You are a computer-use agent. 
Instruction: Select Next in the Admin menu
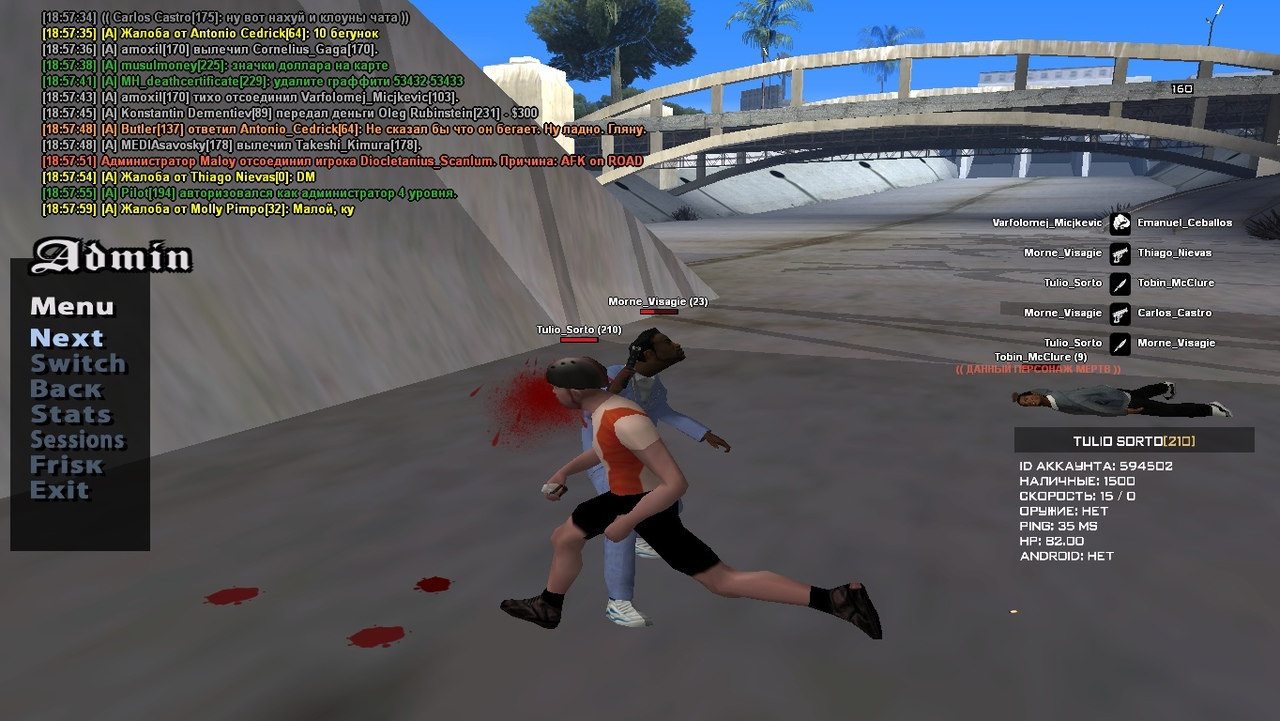67,338
